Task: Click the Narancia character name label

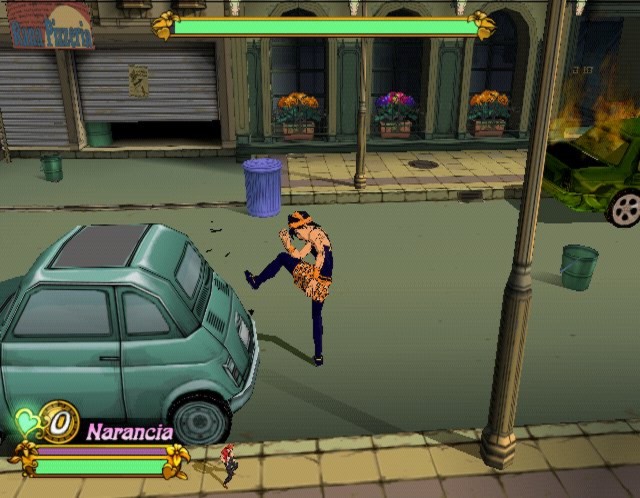Action: pyautogui.click(x=129, y=432)
